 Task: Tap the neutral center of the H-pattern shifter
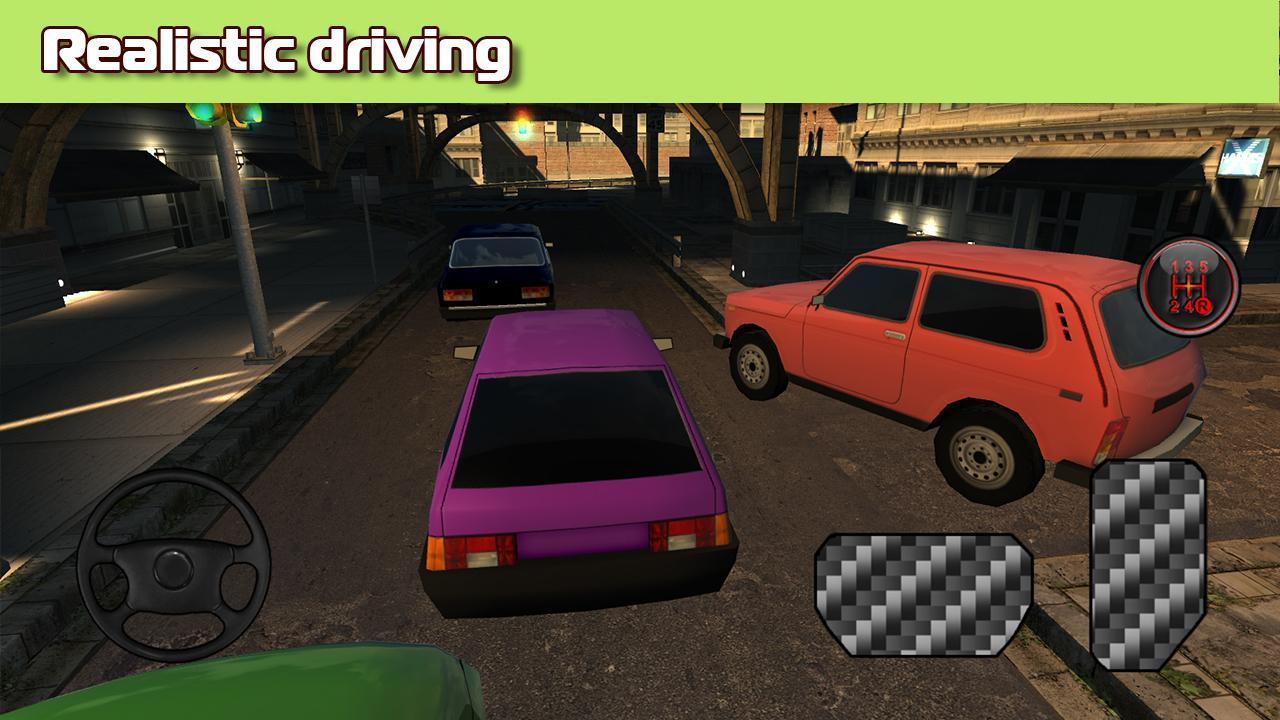pos(1188,285)
